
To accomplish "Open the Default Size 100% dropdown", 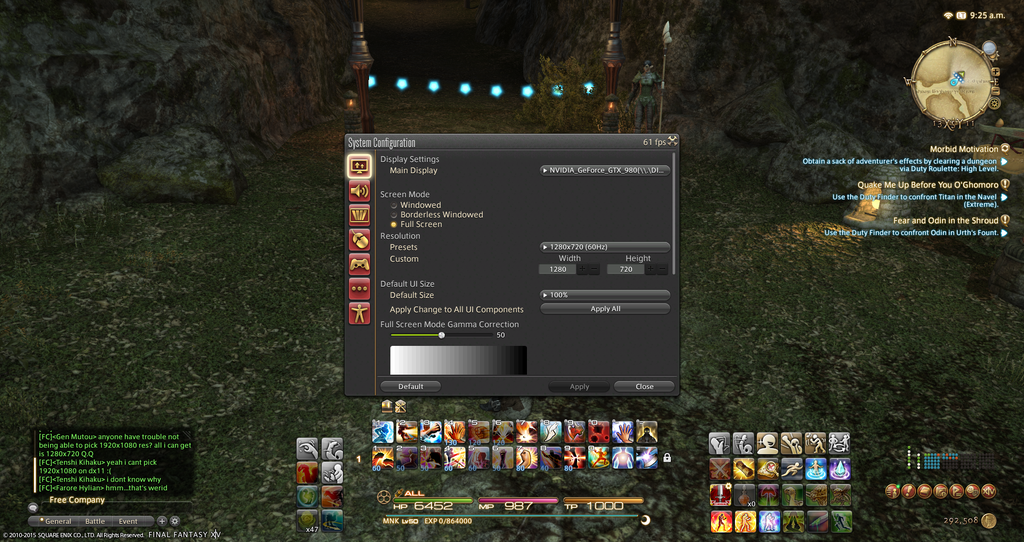I will [x=605, y=295].
